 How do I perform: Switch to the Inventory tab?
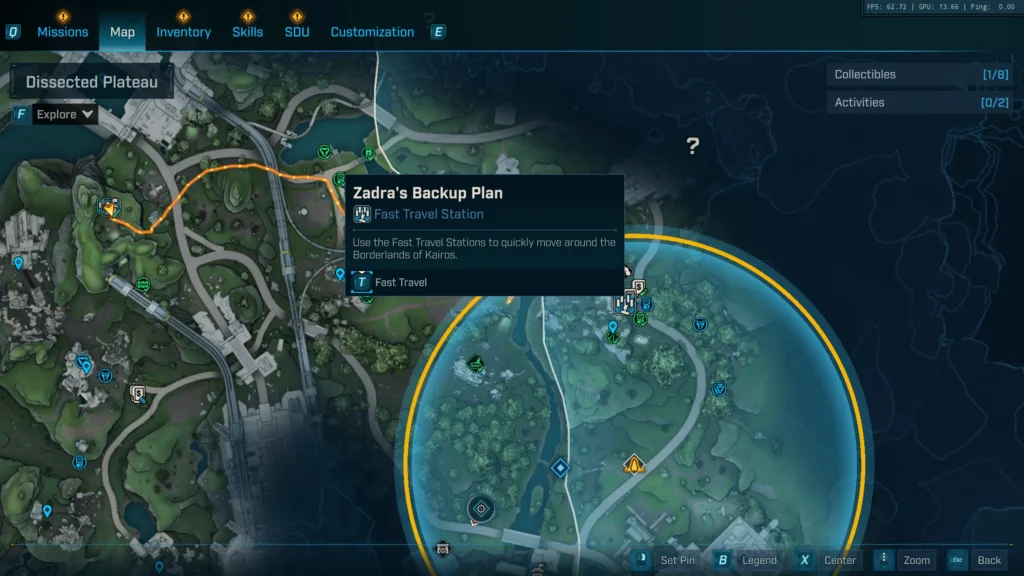[x=183, y=32]
